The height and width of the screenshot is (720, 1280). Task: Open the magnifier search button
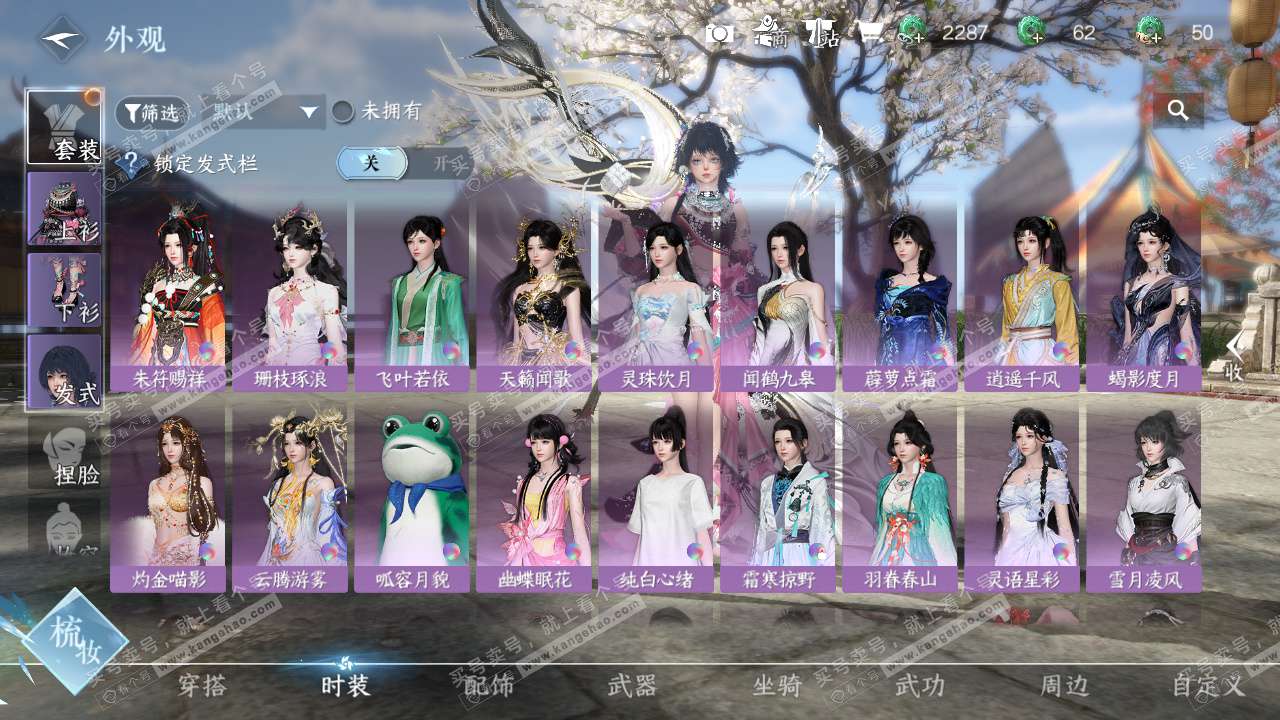pos(1178,111)
